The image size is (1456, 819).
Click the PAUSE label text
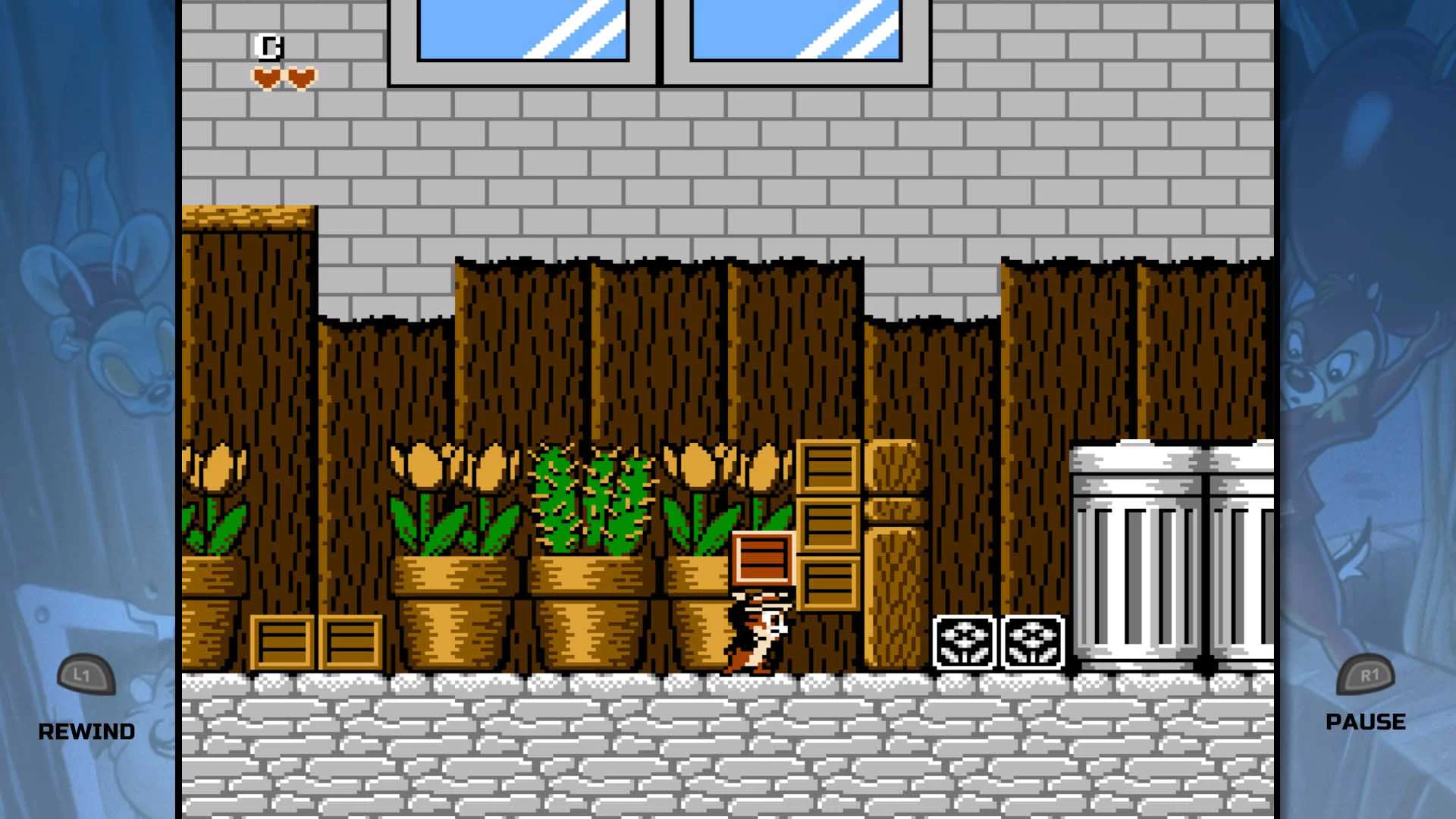click(x=1365, y=720)
